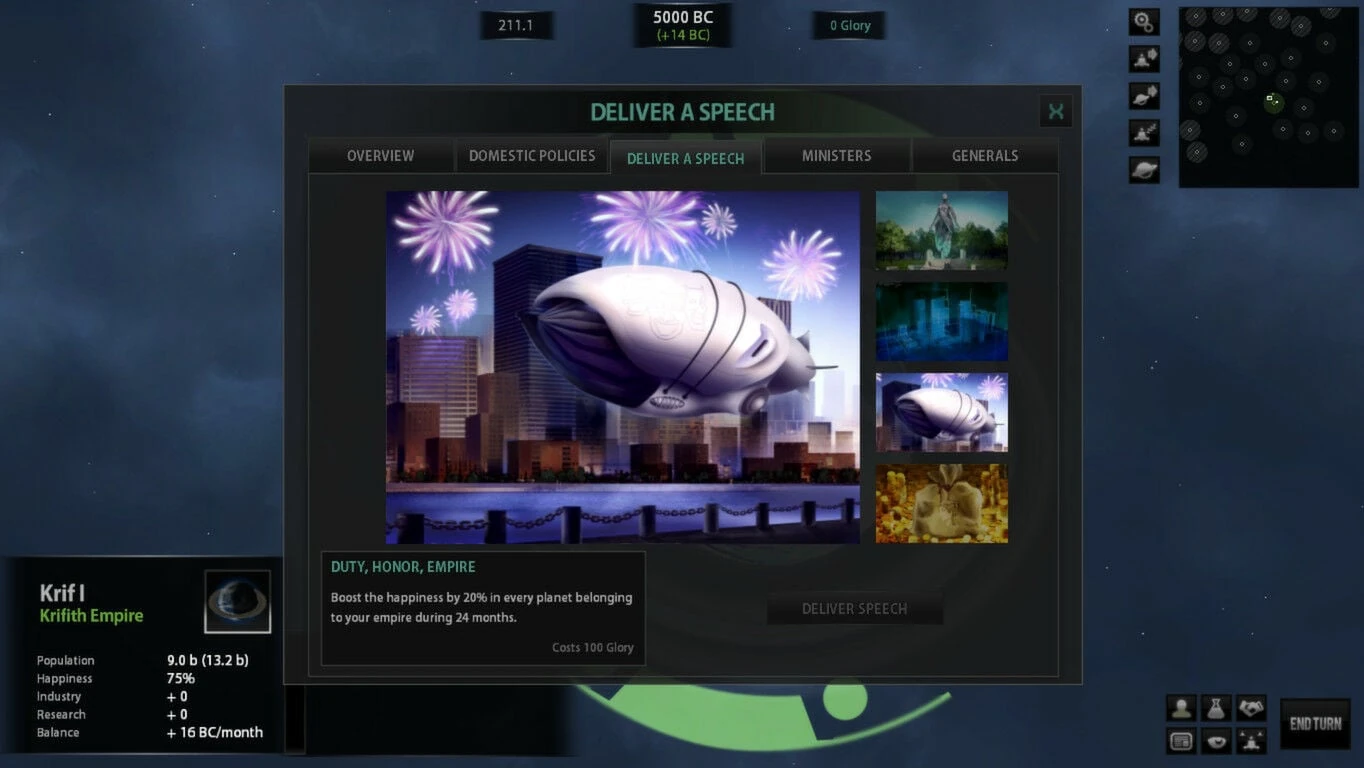Go to the Generals tab
This screenshot has height=768, width=1364.
coord(985,156)
